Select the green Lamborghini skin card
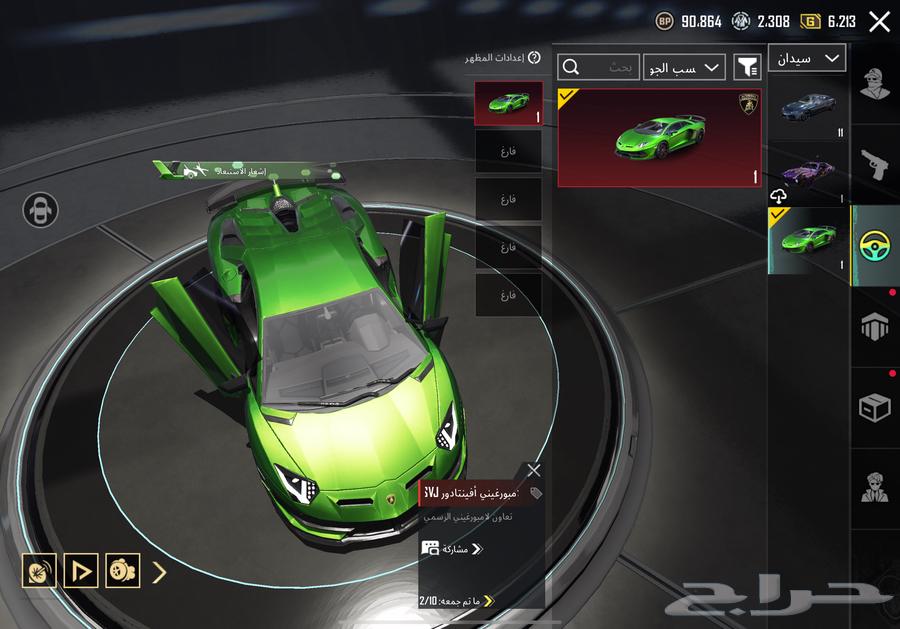Viewport: 900px width, 629px height. pyautogui.click(x=659, y=138)
